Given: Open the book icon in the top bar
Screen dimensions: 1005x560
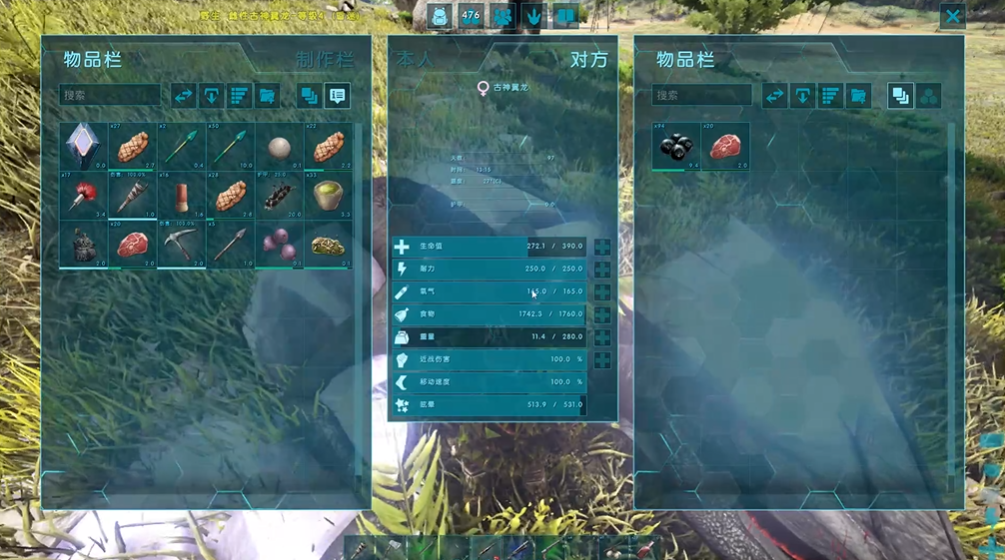Looking at the screenshot, I should [x=565, y=16].
